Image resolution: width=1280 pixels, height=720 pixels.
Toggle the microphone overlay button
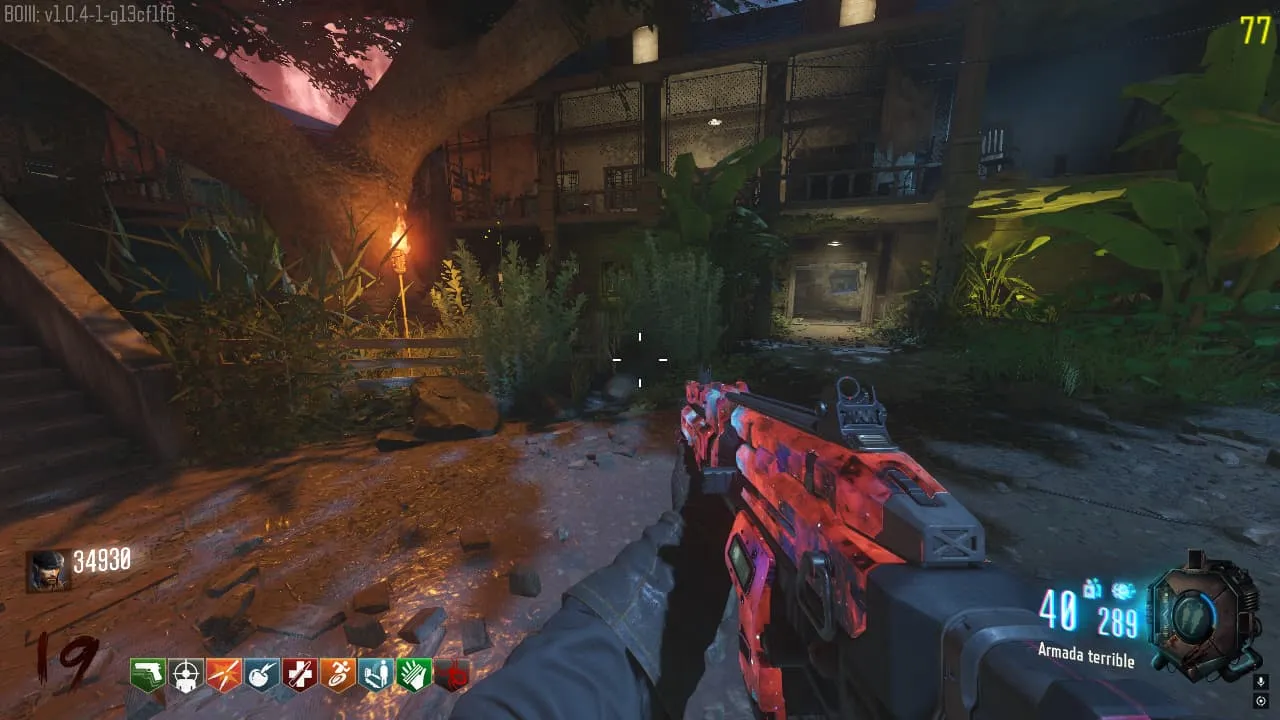1260,681
